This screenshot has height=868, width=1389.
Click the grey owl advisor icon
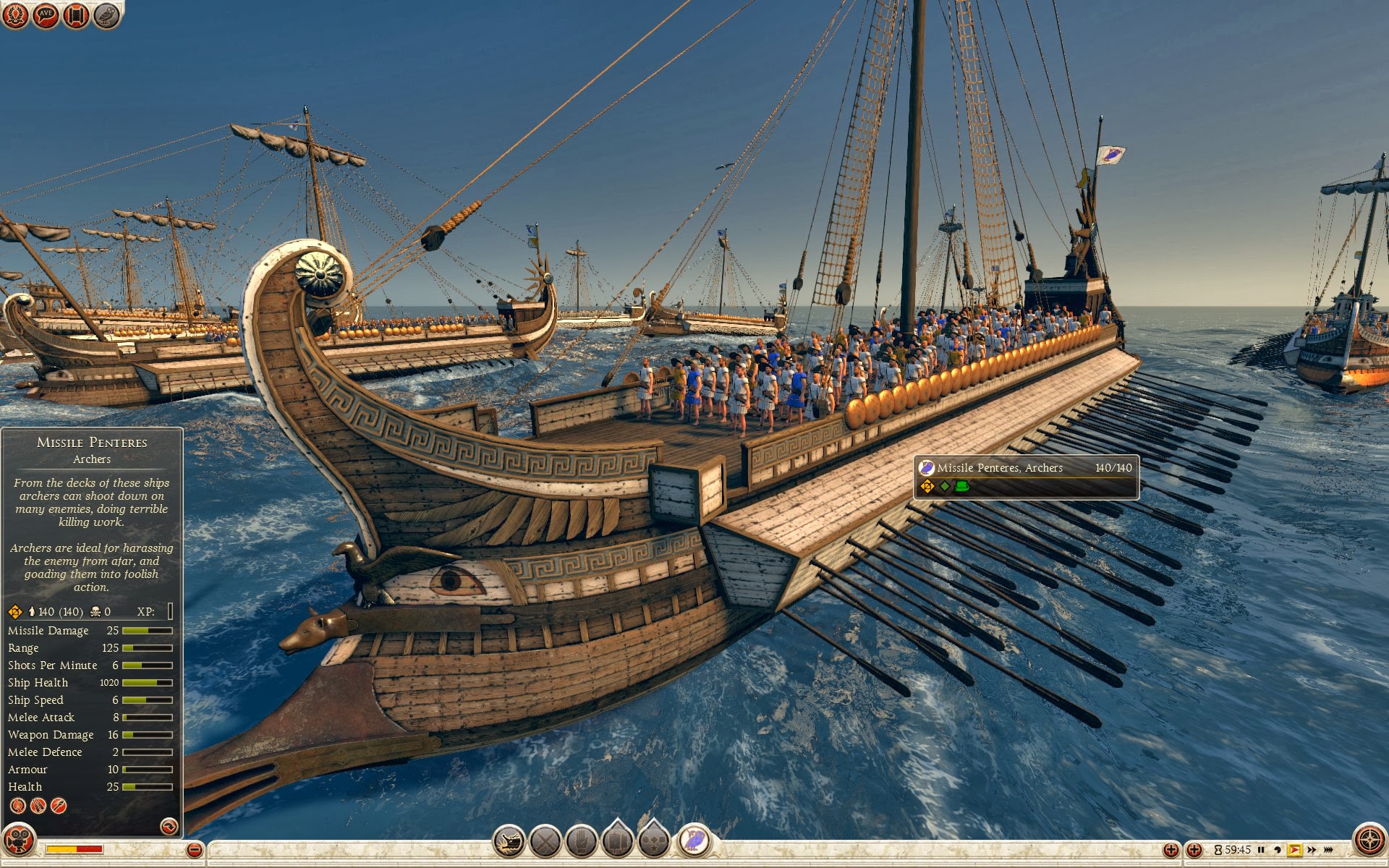click(x=106, y=15)
